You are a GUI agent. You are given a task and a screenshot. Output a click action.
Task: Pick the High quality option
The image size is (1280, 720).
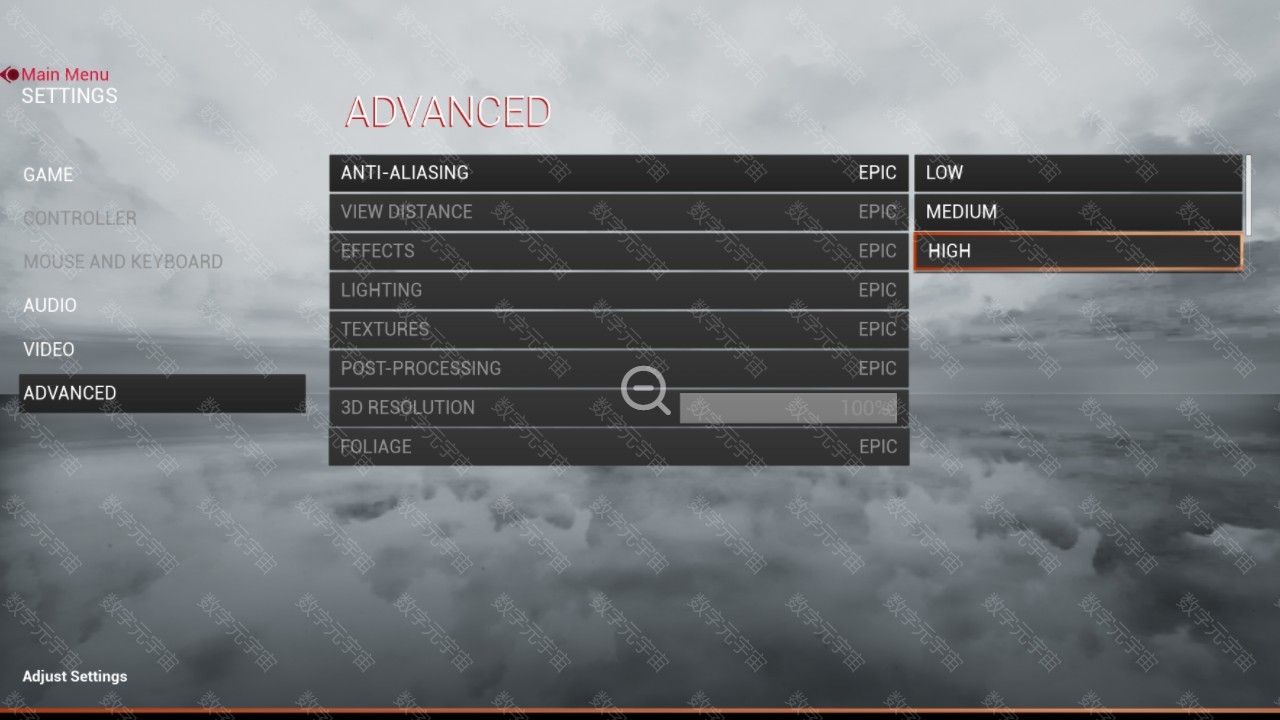[x=1077, y=251]
